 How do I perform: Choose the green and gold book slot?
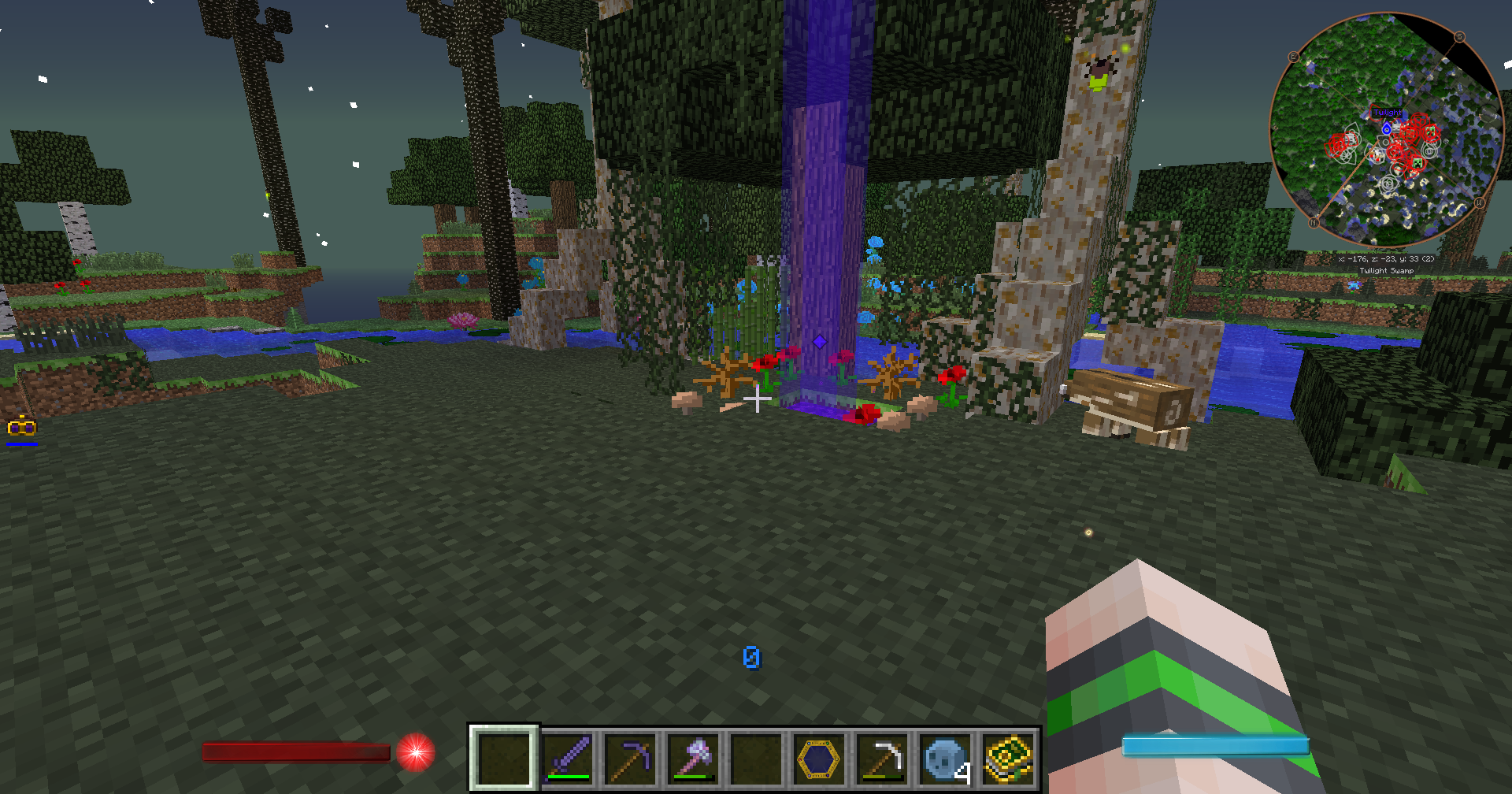click(x=1008, y=758)
